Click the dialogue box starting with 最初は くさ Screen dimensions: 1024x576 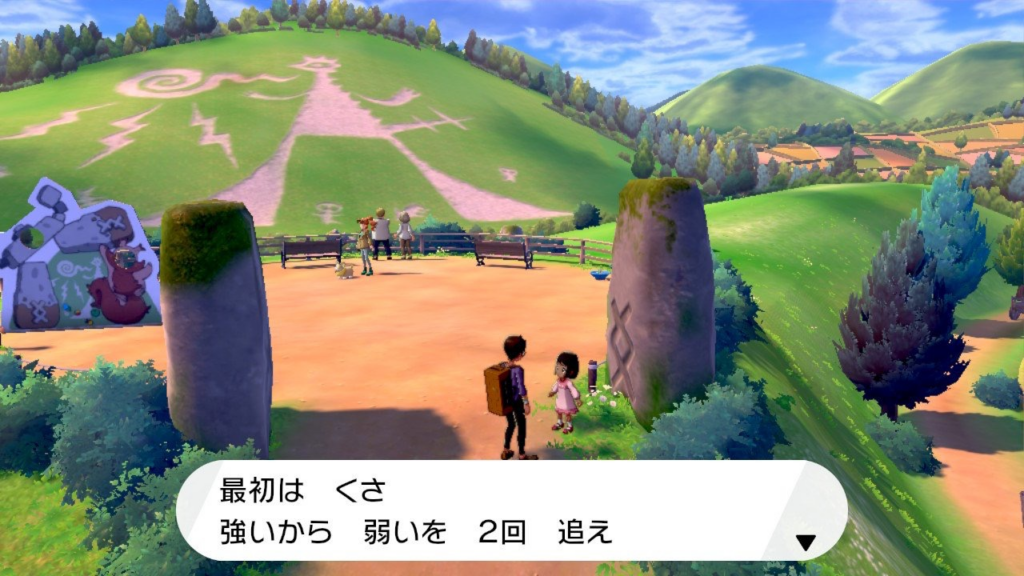click(511, 510)
